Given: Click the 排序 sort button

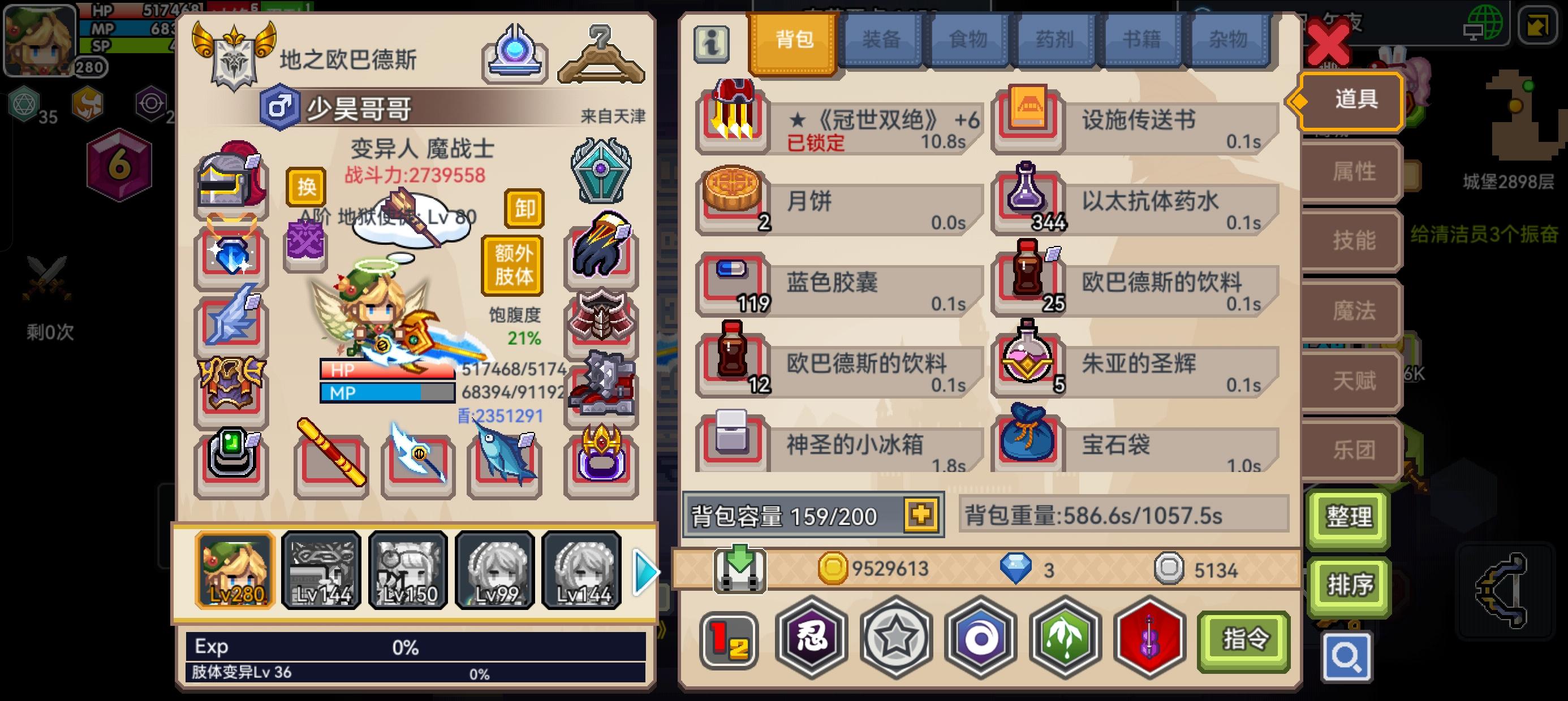Looking at the screenshot, I should pos(1349,585).
